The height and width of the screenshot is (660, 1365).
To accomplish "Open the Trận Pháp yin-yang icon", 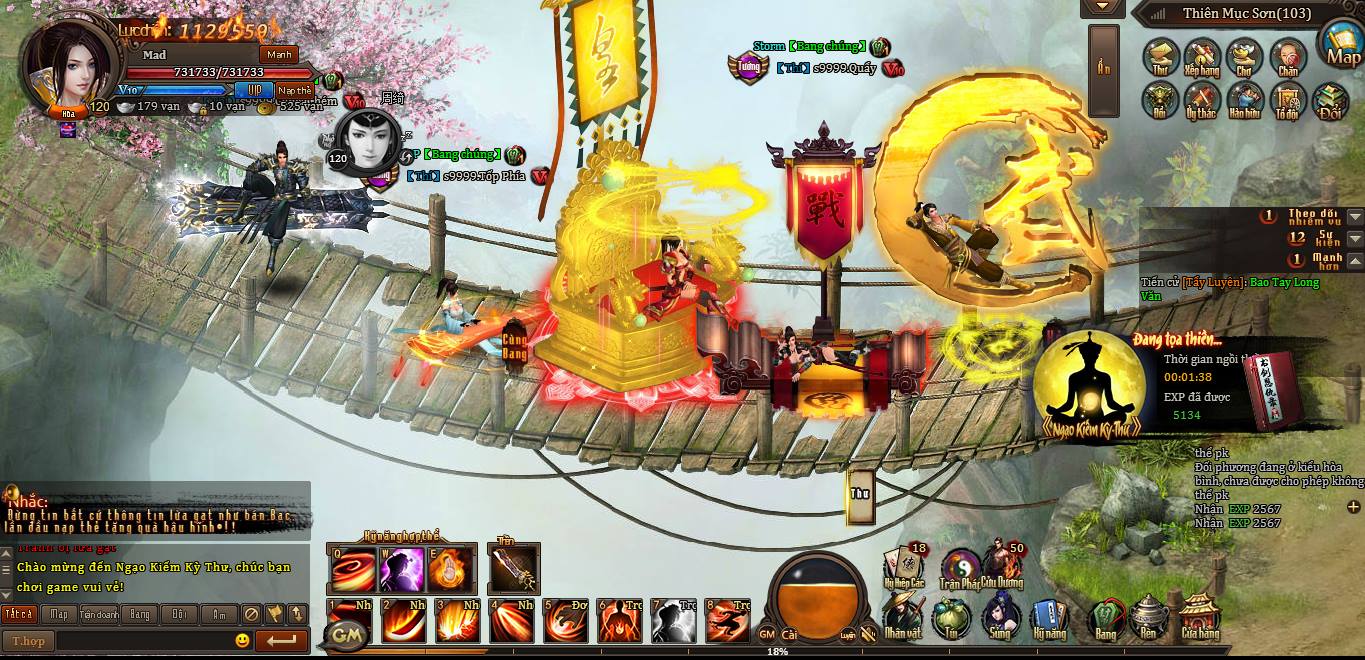I will pyautogui.click(x=960, y=568).
